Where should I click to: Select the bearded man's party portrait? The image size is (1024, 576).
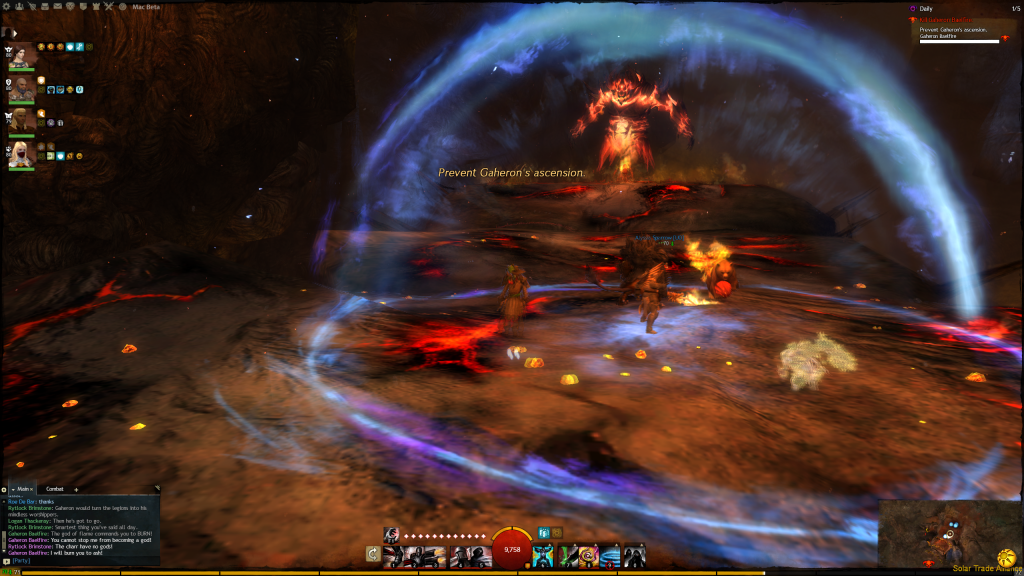pos(21,89)
